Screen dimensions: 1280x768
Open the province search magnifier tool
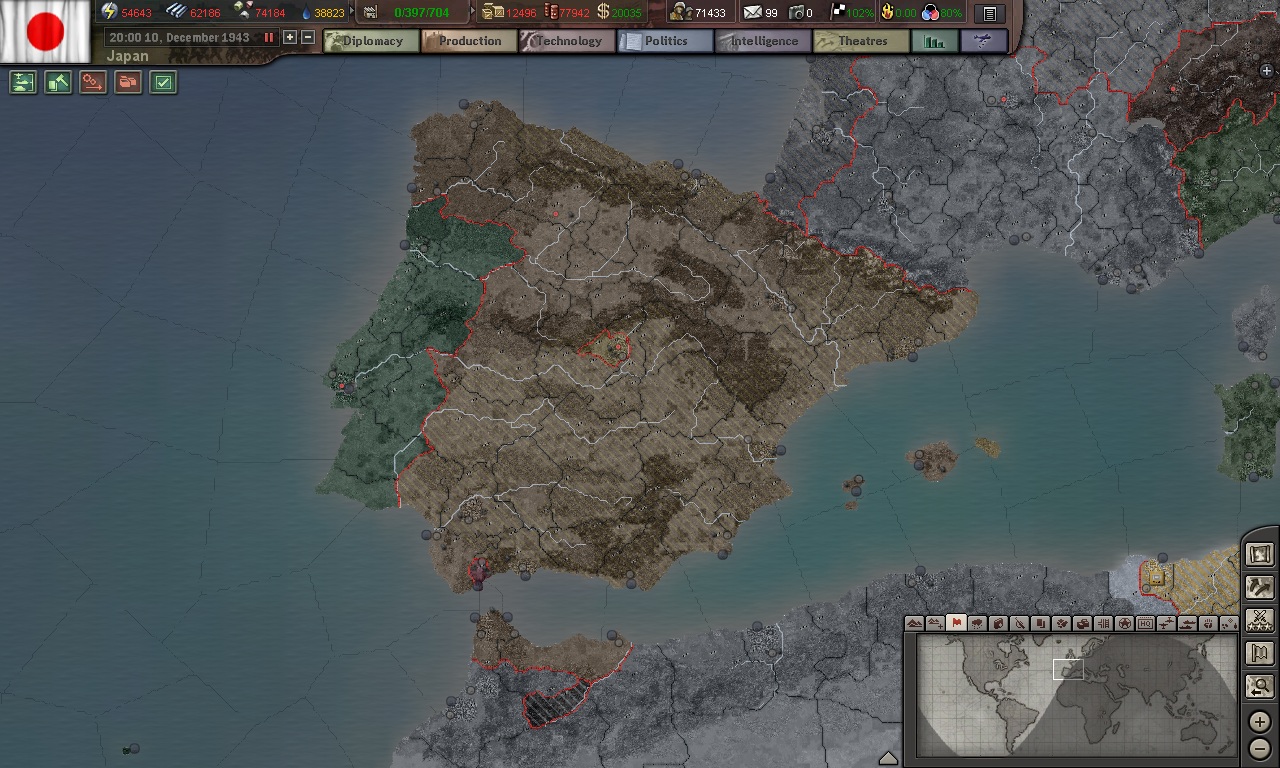(1259, 687)
